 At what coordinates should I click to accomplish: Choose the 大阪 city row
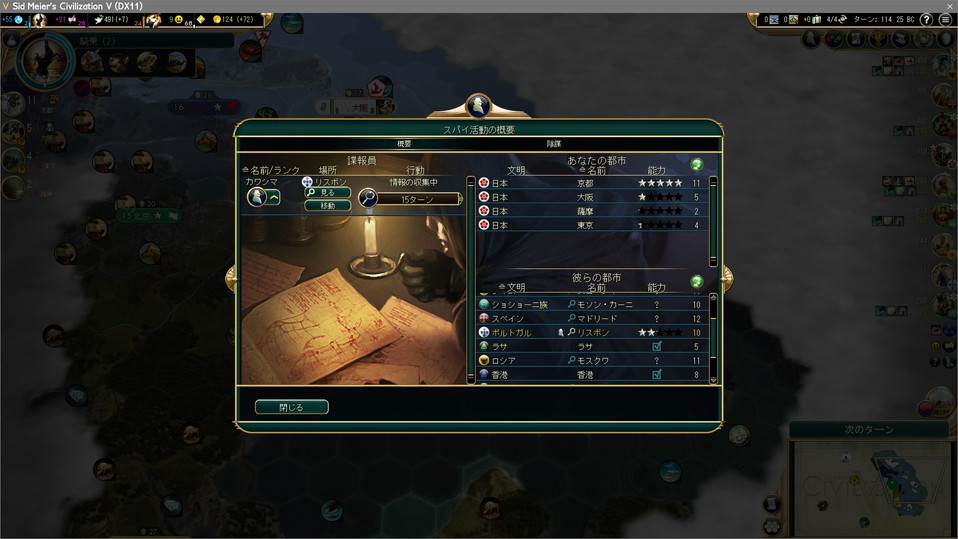pyautogui.click(x=590, y=198)
